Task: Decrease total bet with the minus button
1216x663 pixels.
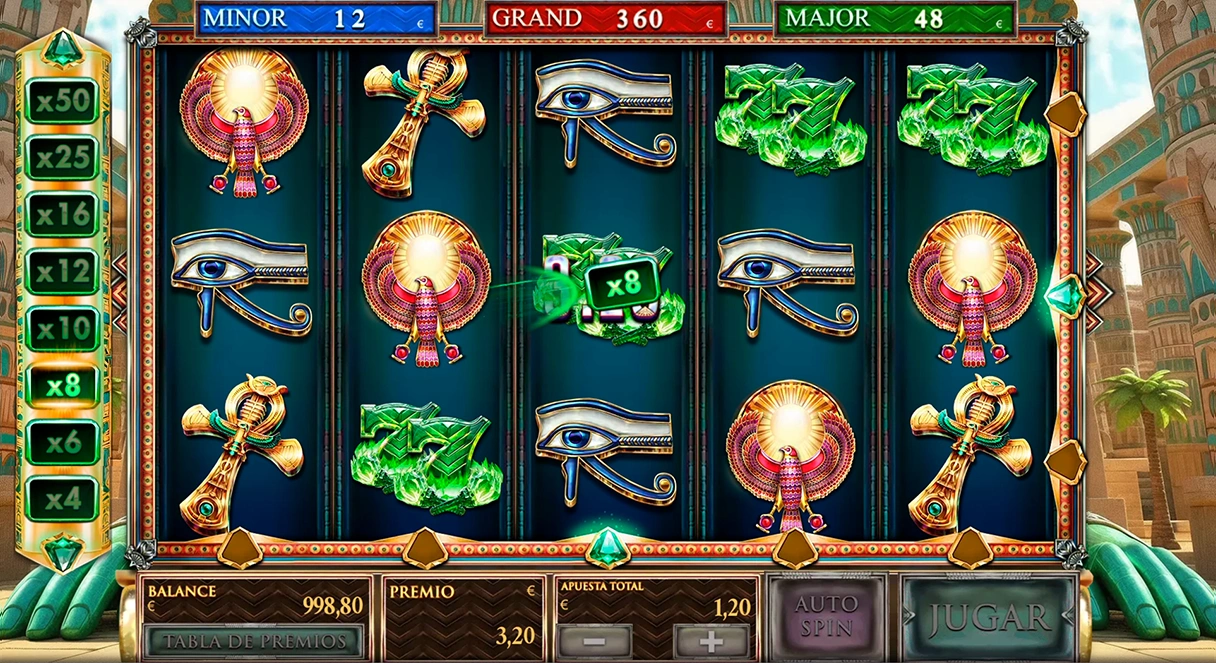Action: pyautogui.click(x=594, y=641)
